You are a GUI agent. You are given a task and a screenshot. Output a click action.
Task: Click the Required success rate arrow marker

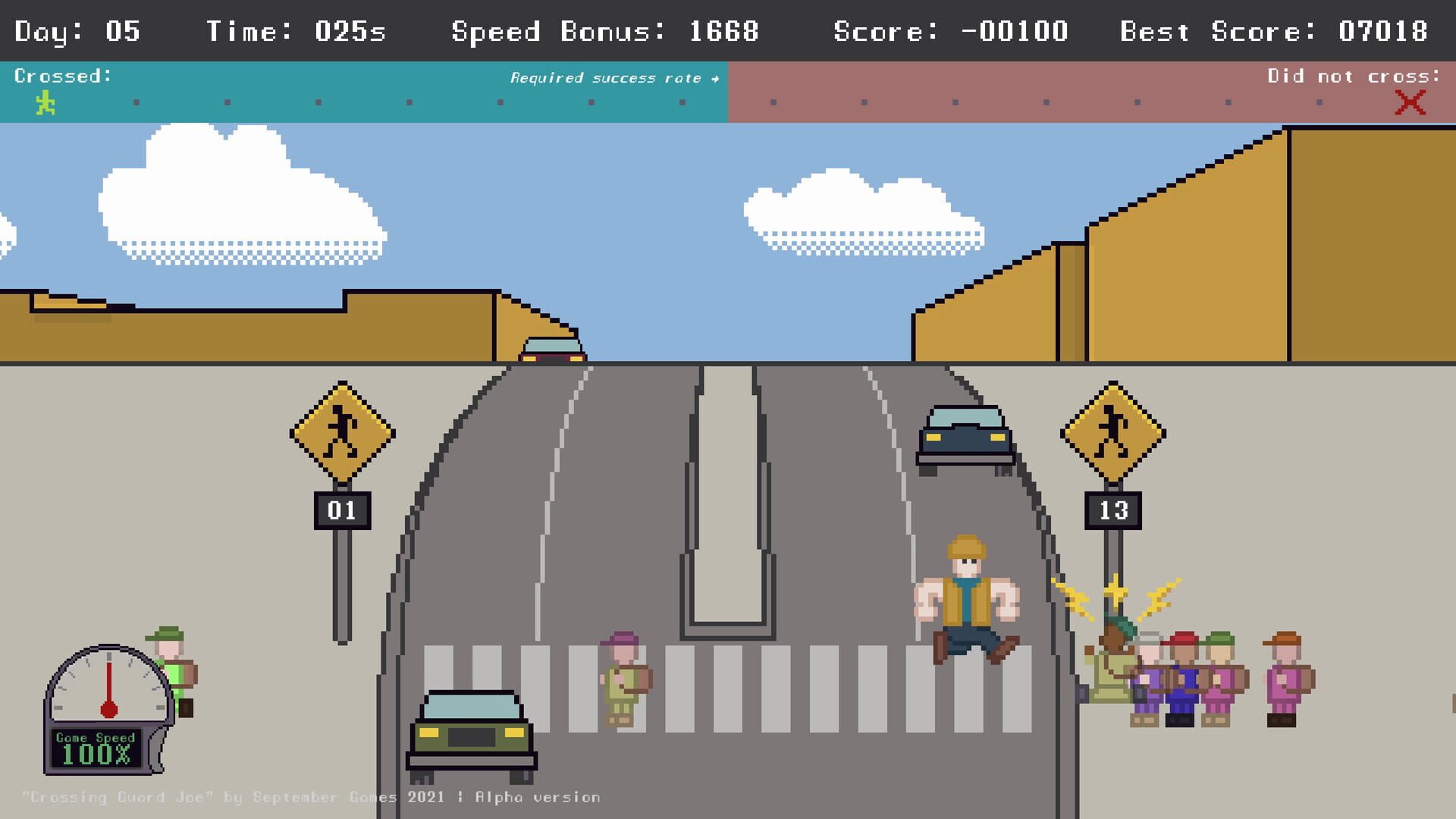point(714,77)
